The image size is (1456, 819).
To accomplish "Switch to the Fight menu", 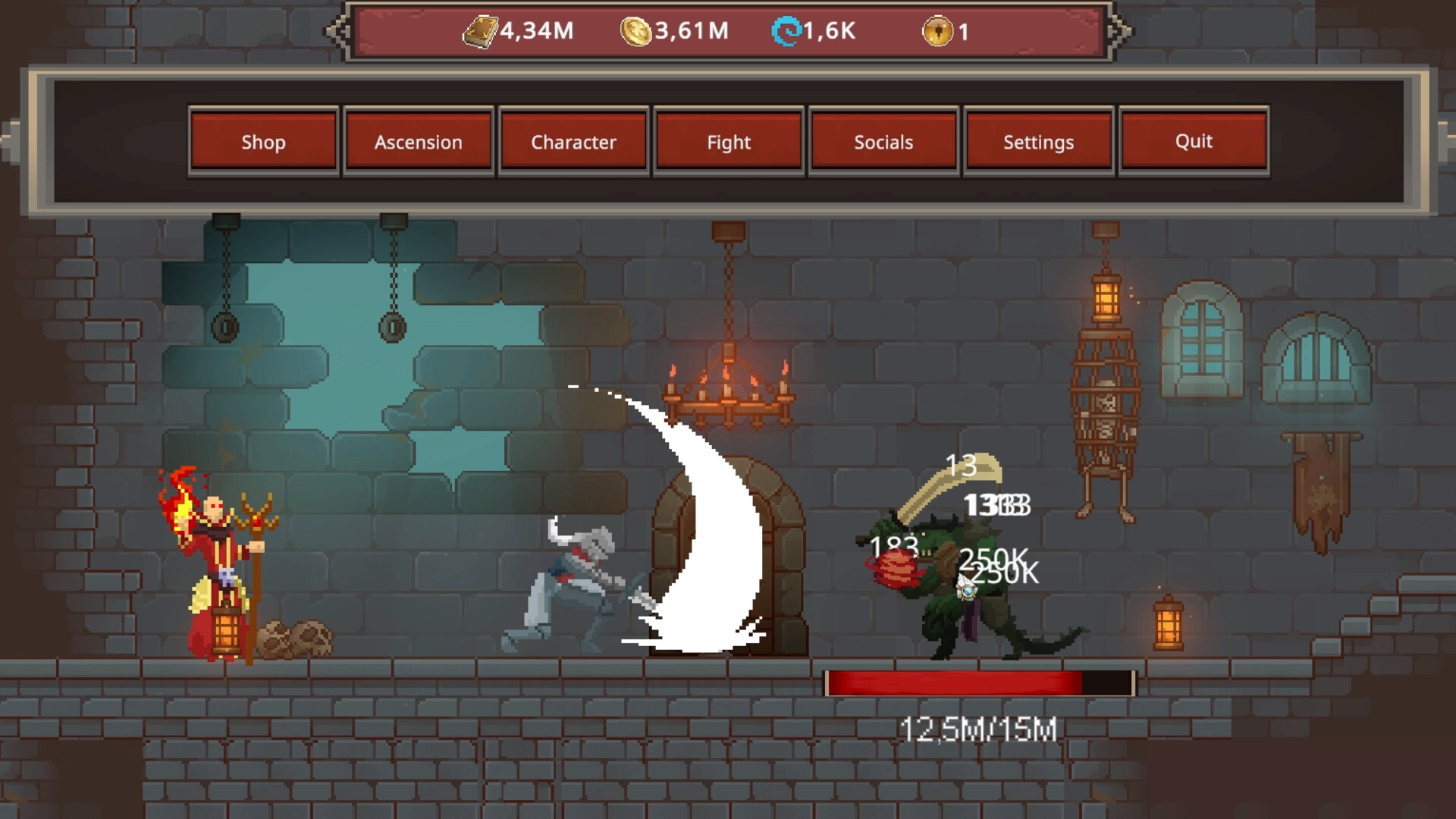I will coord(729,142).
